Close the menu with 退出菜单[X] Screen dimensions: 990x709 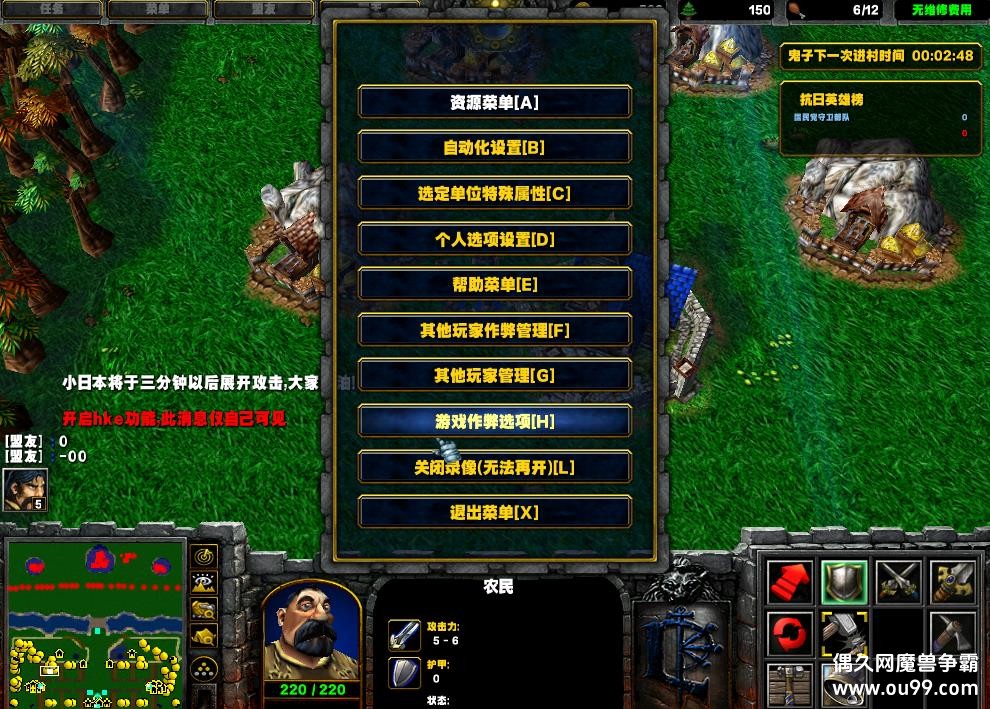click(494, 512)
